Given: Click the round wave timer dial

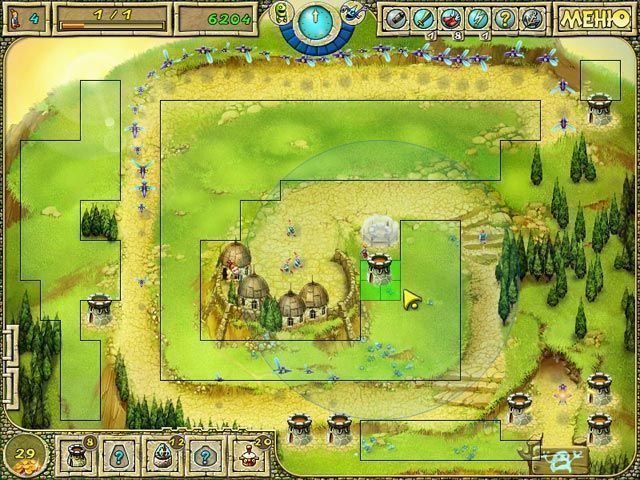Looking at the screenshot, I should [317, 21].
